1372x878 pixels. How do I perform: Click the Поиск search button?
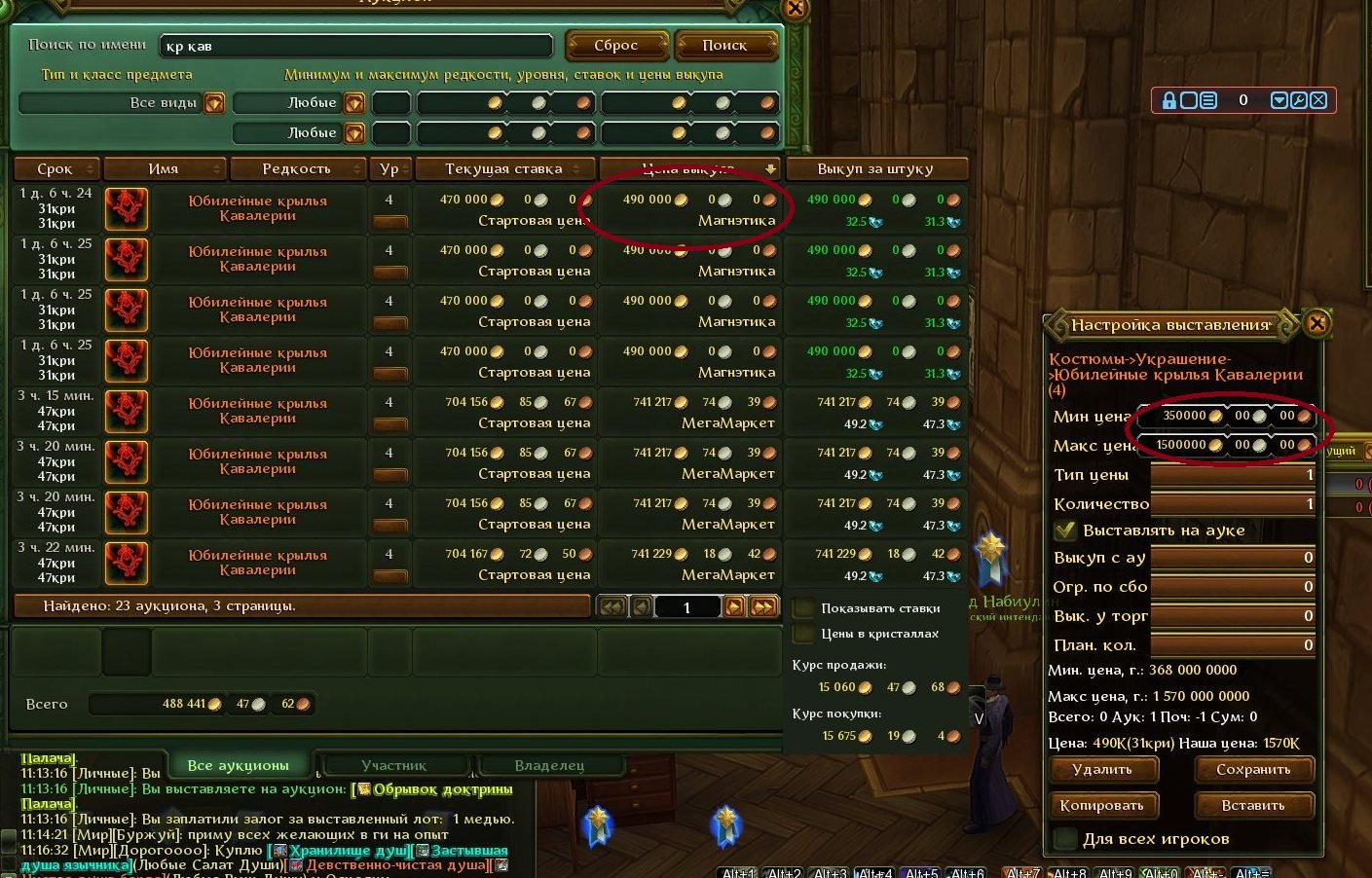pyautogui.click(x=725, y=46)
